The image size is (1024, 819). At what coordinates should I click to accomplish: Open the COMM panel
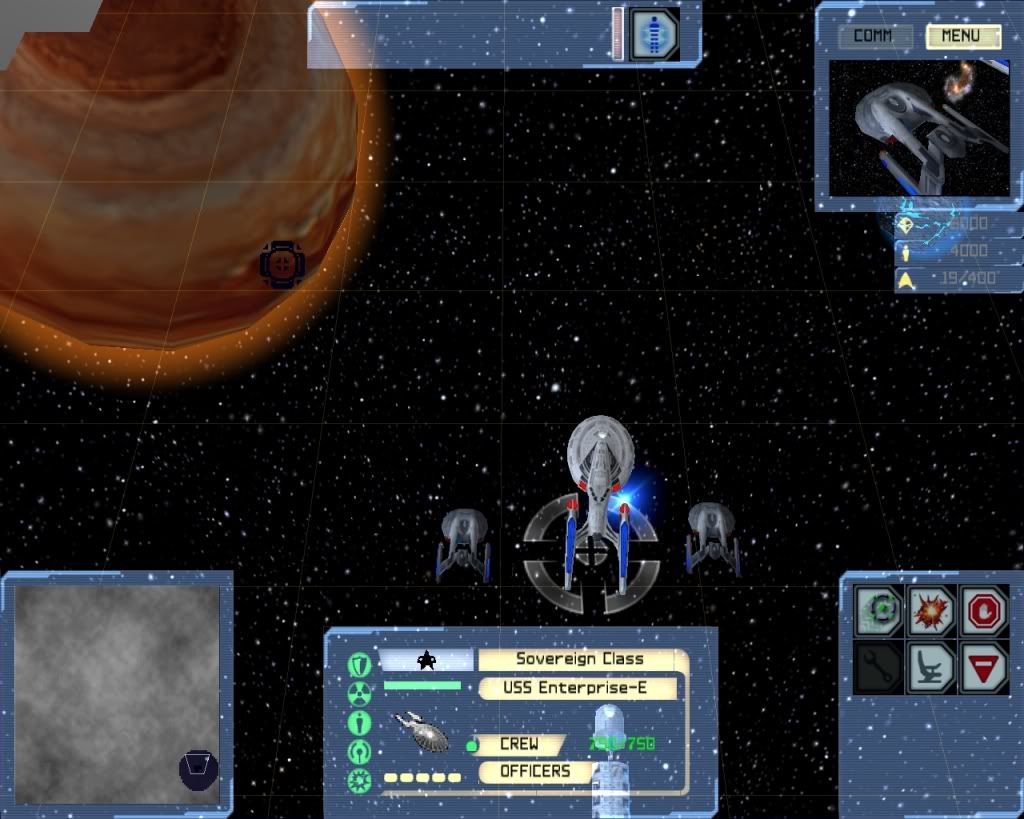click(x=875, y=37)
